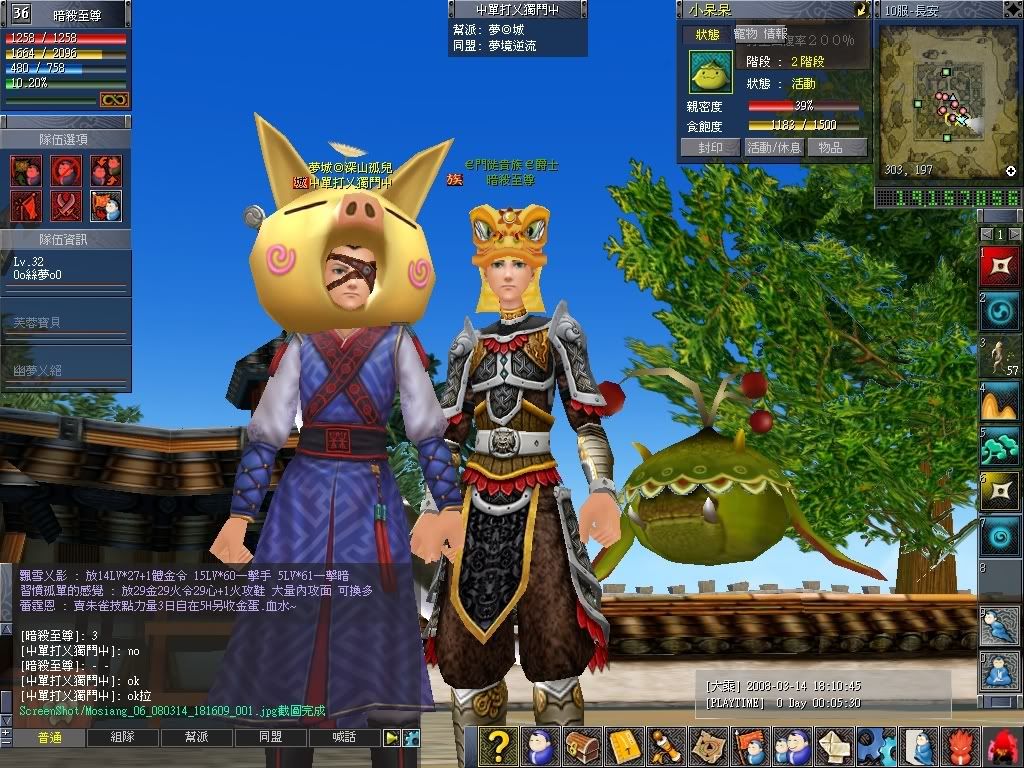Select the 喊話 shout chat tab
The height and width of the screenshot is (768, 1024).
point(345,738)
